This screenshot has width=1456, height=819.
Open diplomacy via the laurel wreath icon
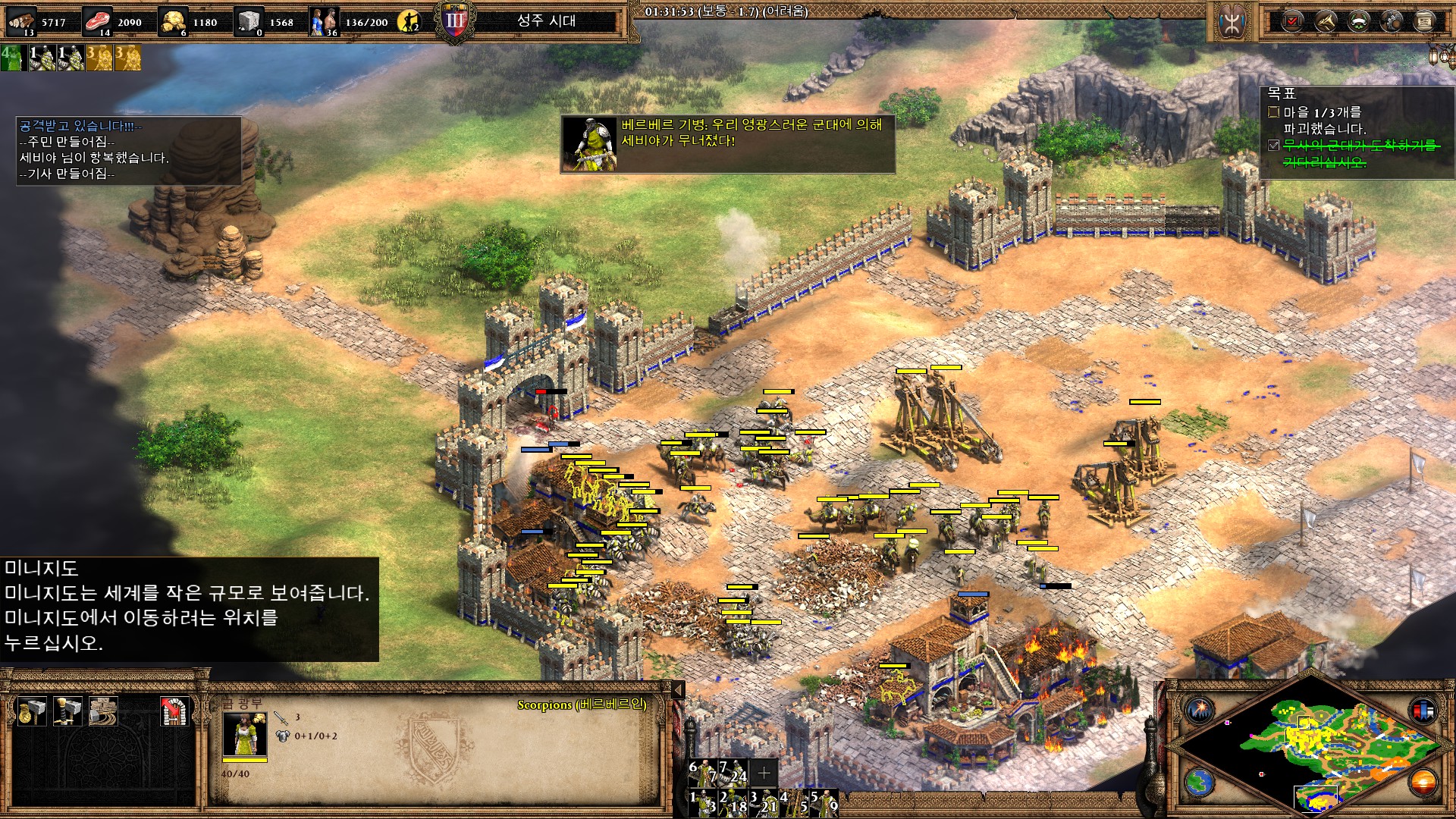[1358, 21]
